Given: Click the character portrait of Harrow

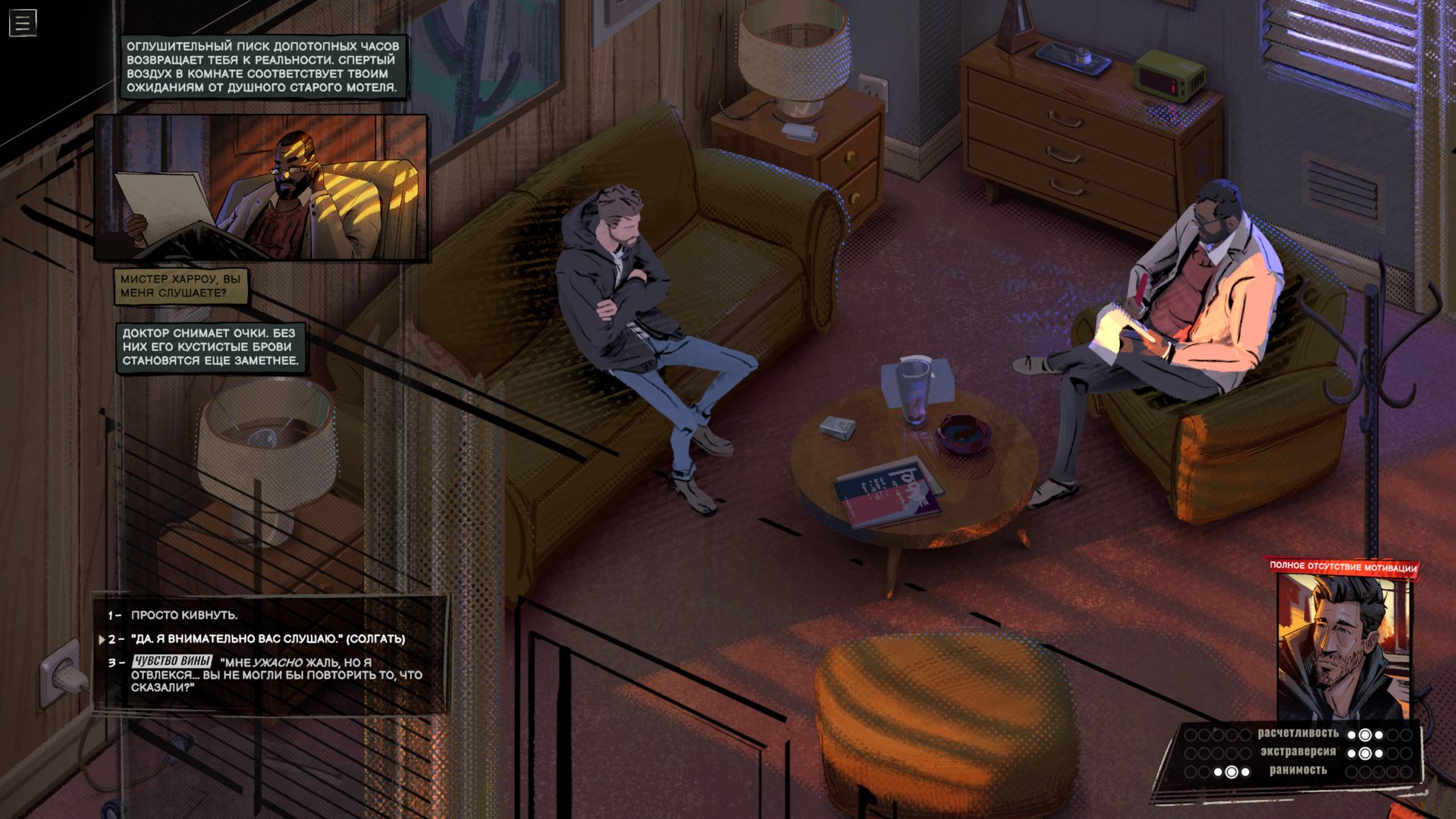Looking at the screenshot, I should 1341,646.
